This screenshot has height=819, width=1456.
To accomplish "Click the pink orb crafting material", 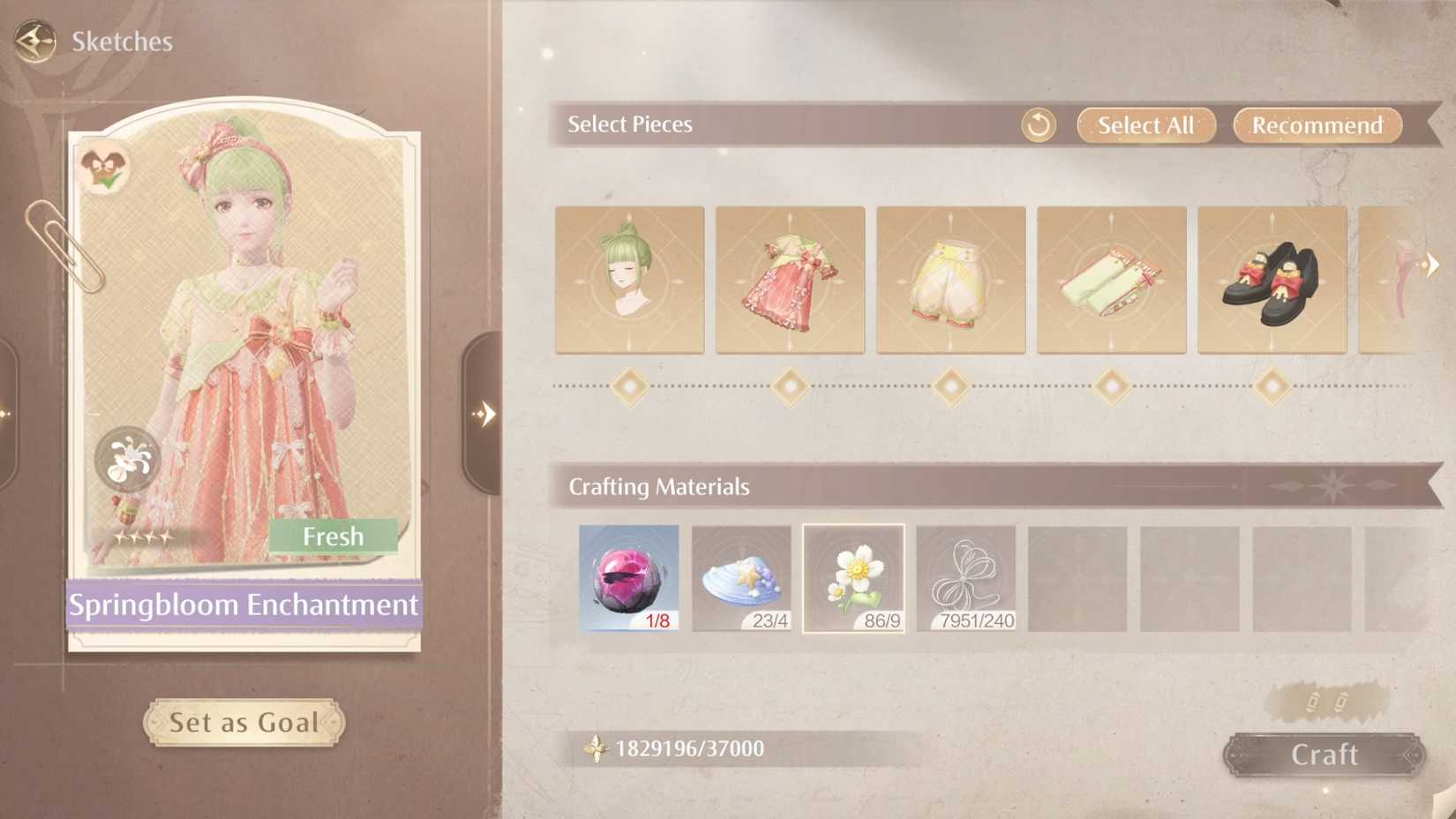I will [628, 578].
